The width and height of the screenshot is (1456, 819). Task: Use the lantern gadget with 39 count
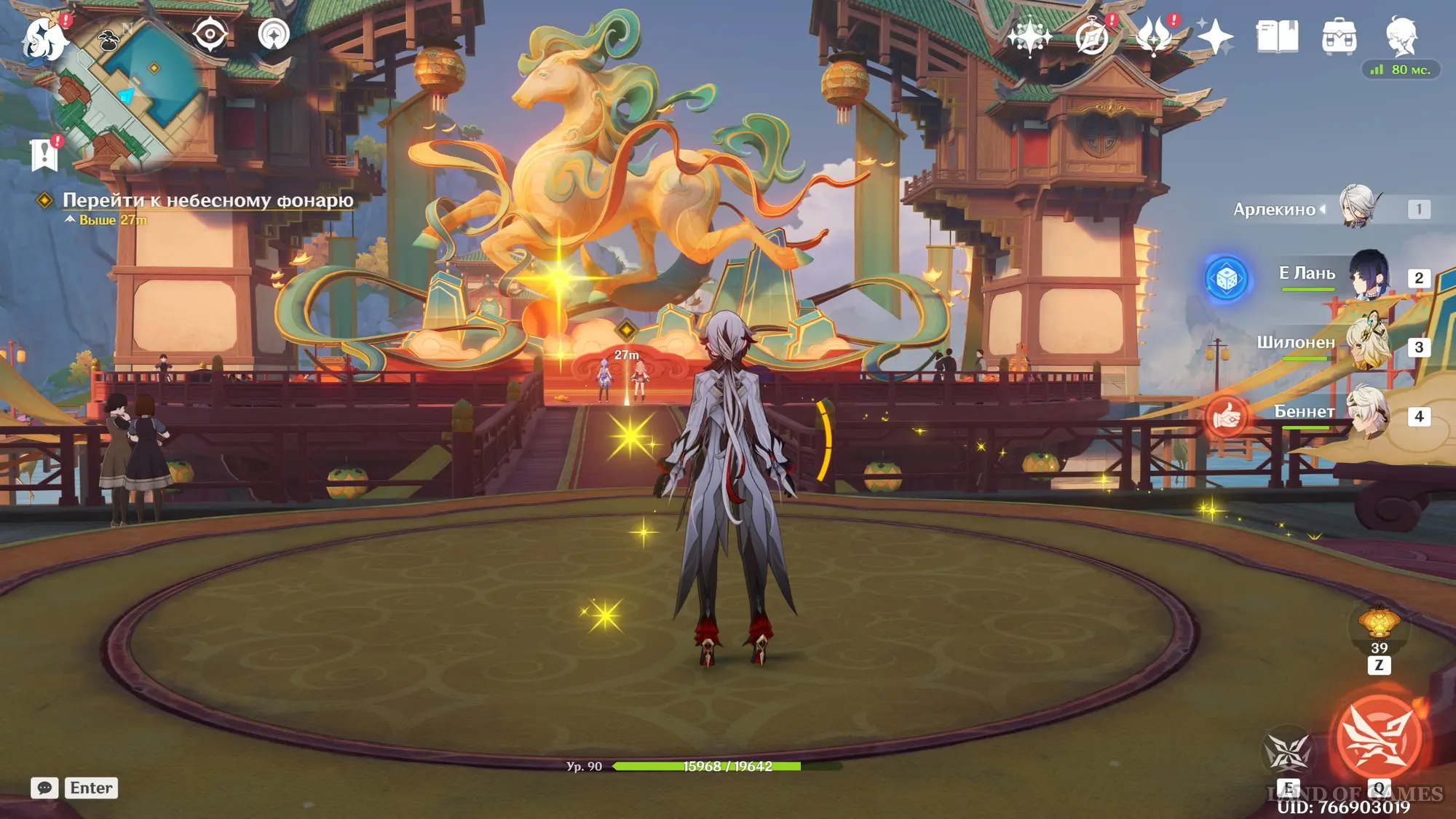1379,625
